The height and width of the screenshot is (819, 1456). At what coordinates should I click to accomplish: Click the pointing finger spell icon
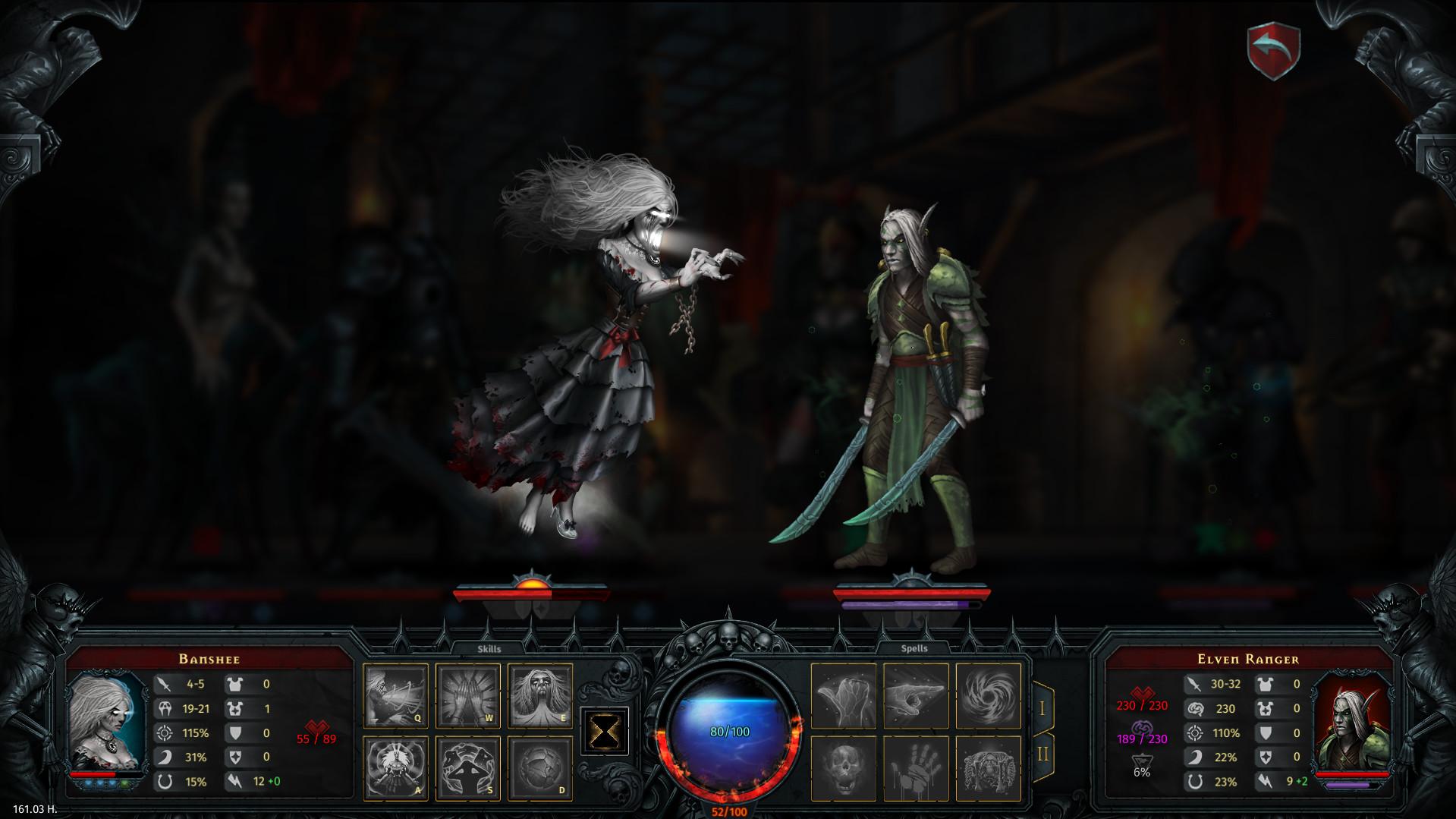918,695
